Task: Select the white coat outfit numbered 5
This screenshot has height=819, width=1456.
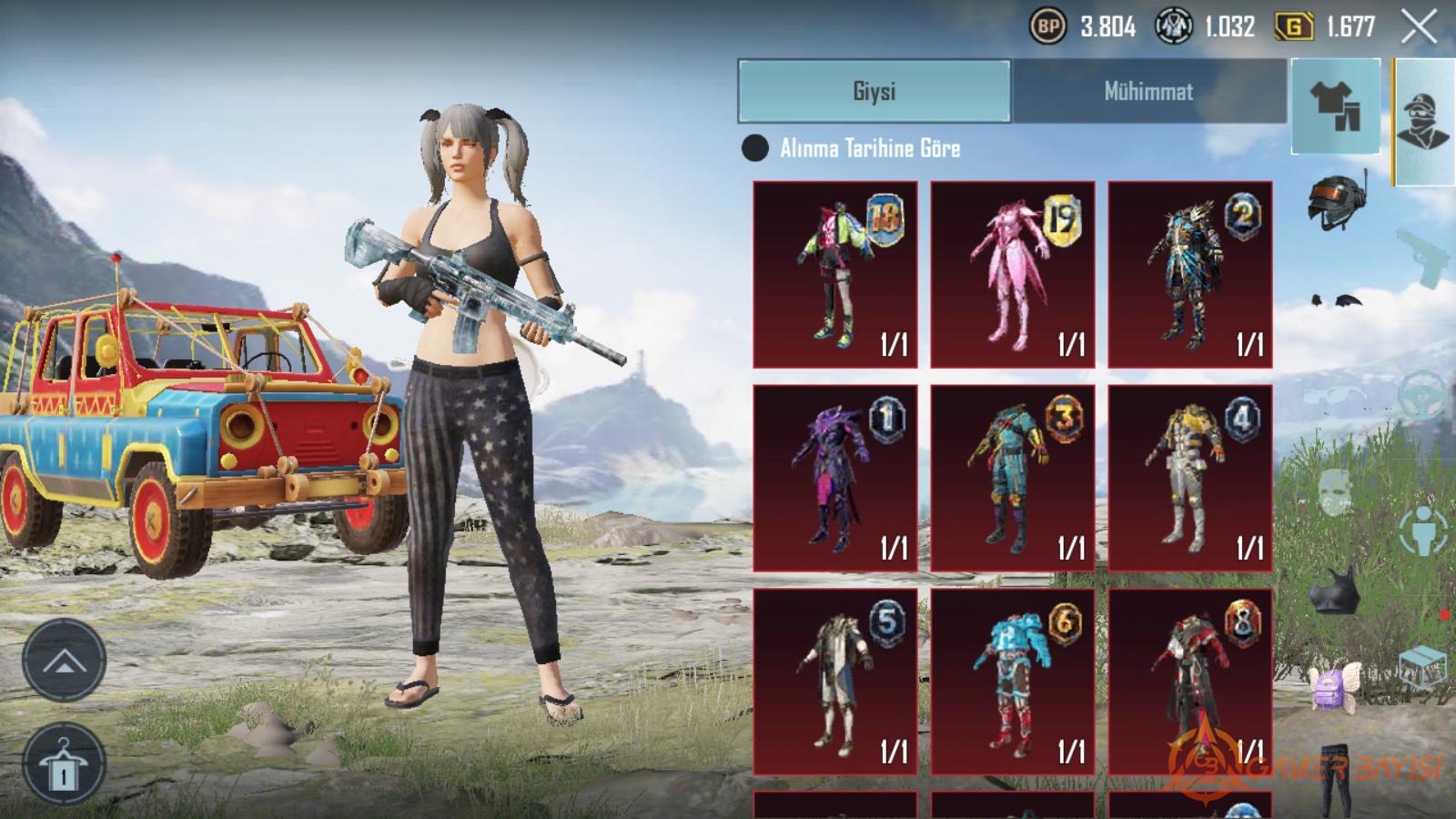Action: (x=835, y=682)
